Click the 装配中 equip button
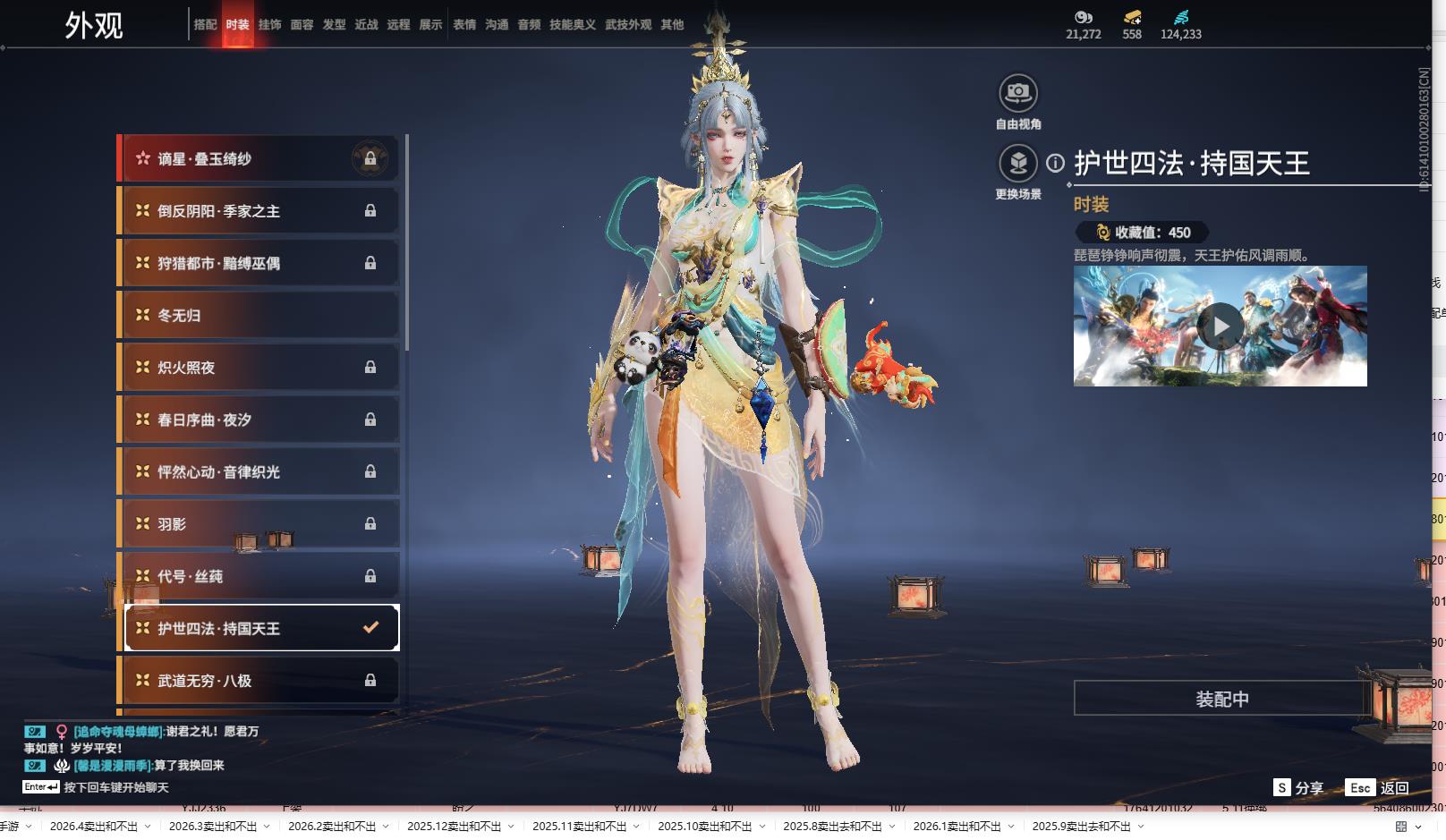This screenshot has height=840, width=1446. [1221, 699]
